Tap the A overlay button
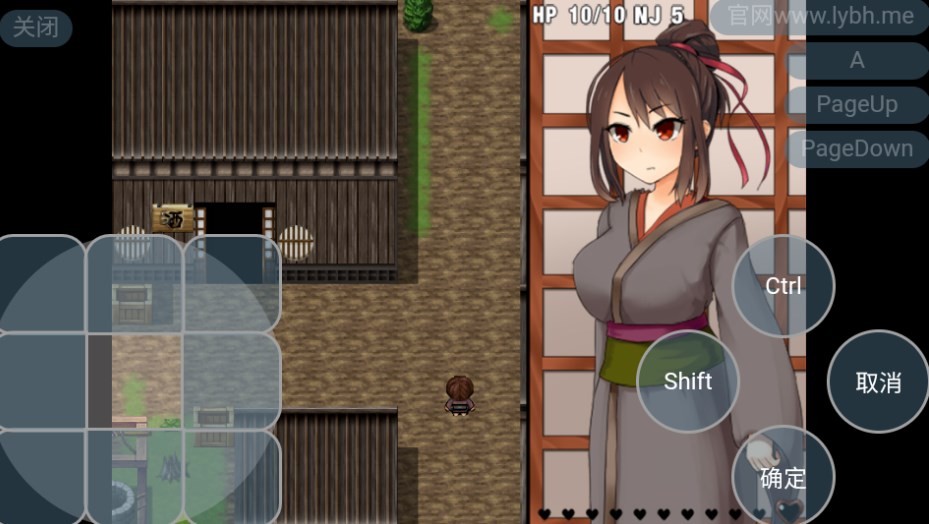Screen dimensions: 929x524 pyautogui.click(x=857, y=60)
